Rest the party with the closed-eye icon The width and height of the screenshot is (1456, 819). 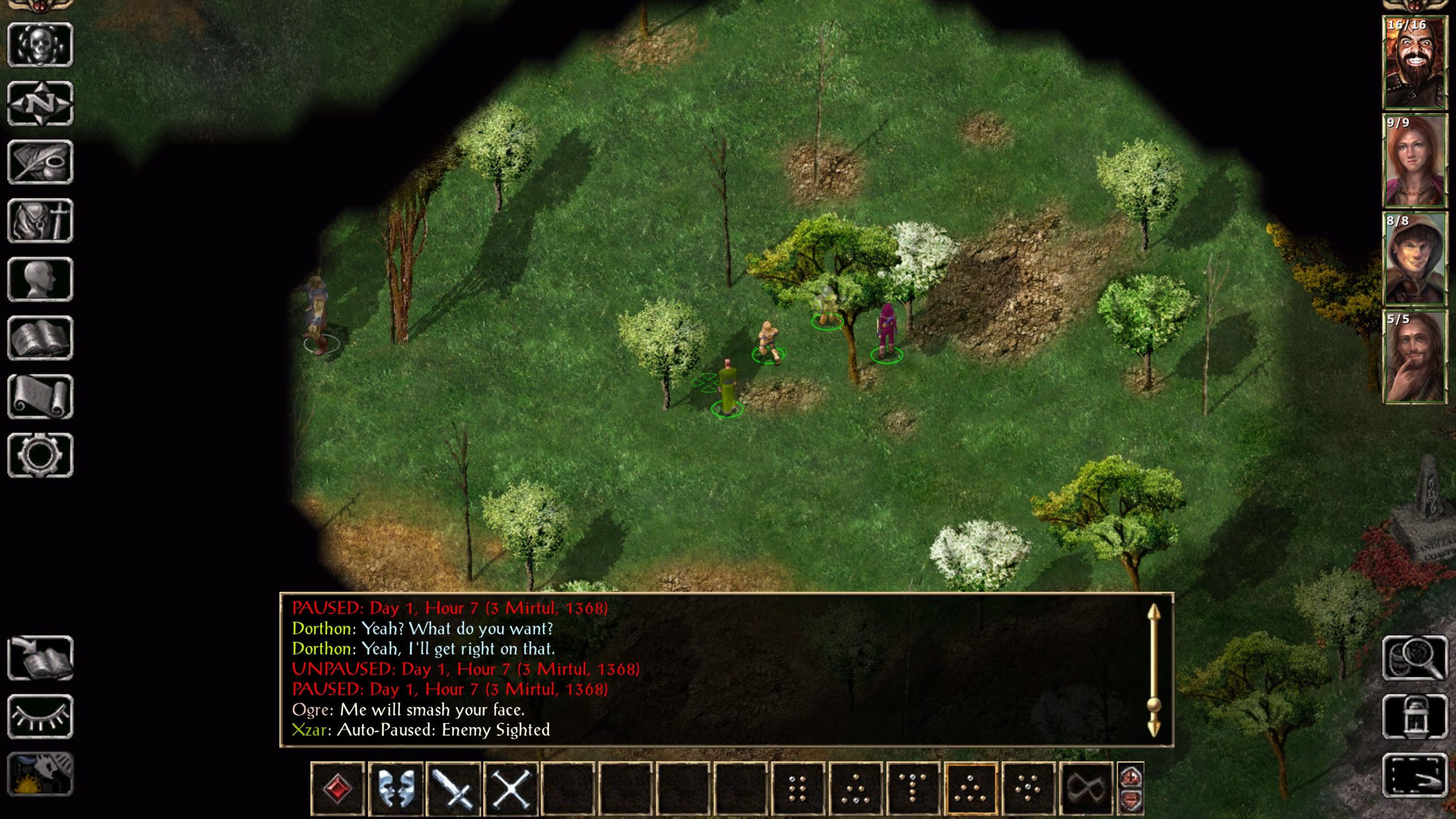click(x=40, y=717)
